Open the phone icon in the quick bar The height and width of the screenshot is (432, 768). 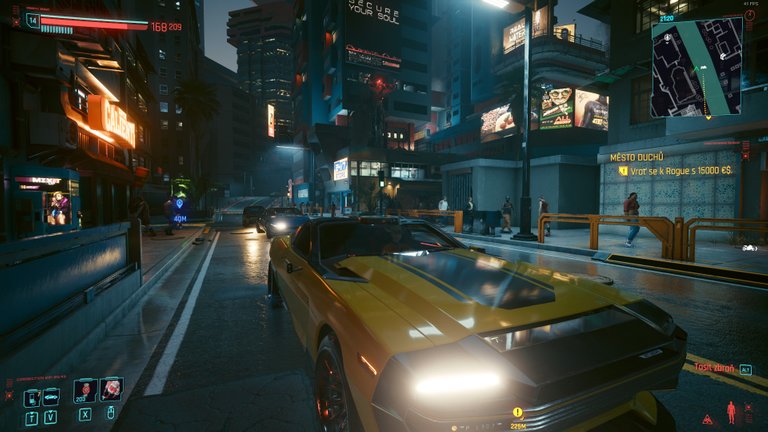click(x=31, y=398)
